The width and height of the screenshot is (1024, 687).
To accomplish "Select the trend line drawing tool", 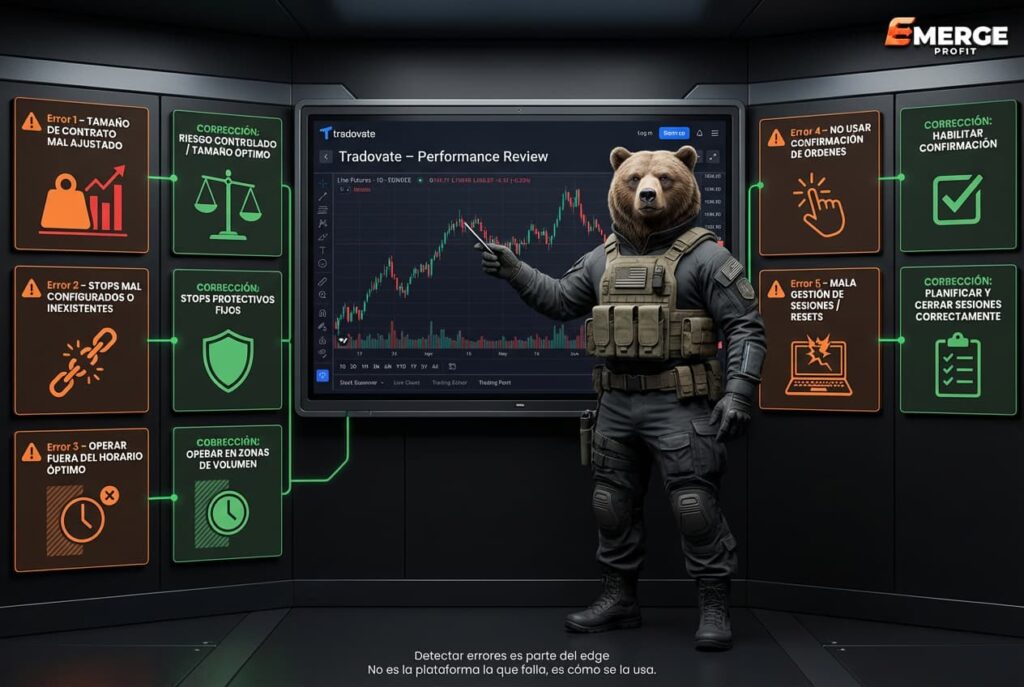I will [x=323, y=197].
